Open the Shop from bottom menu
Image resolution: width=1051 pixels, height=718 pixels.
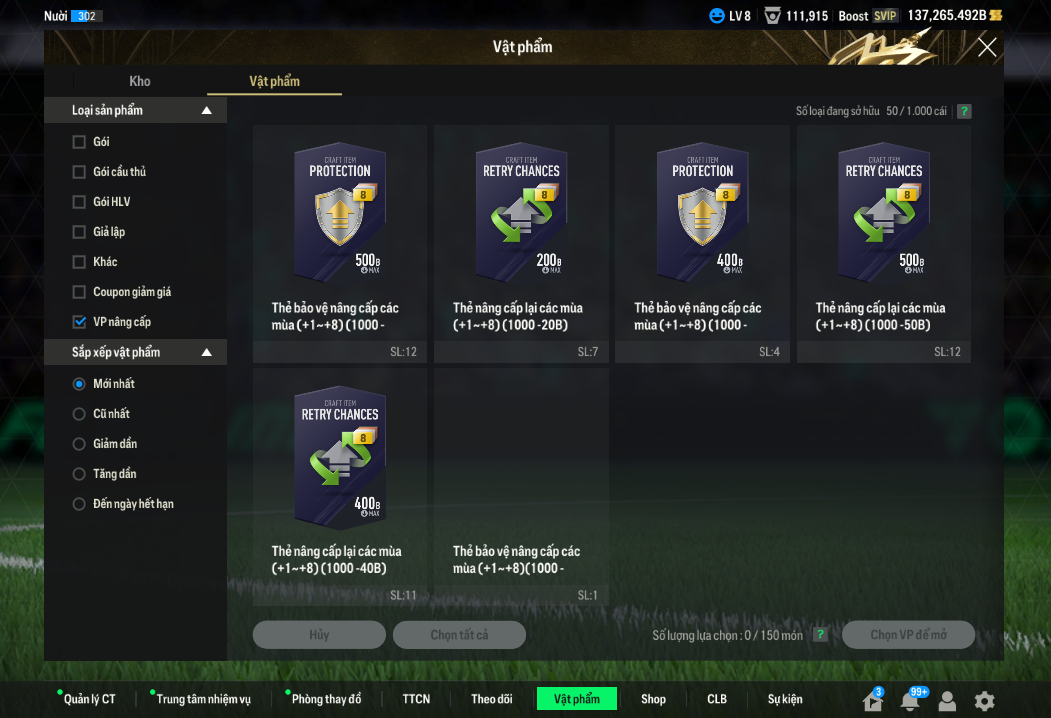point(653,699)
